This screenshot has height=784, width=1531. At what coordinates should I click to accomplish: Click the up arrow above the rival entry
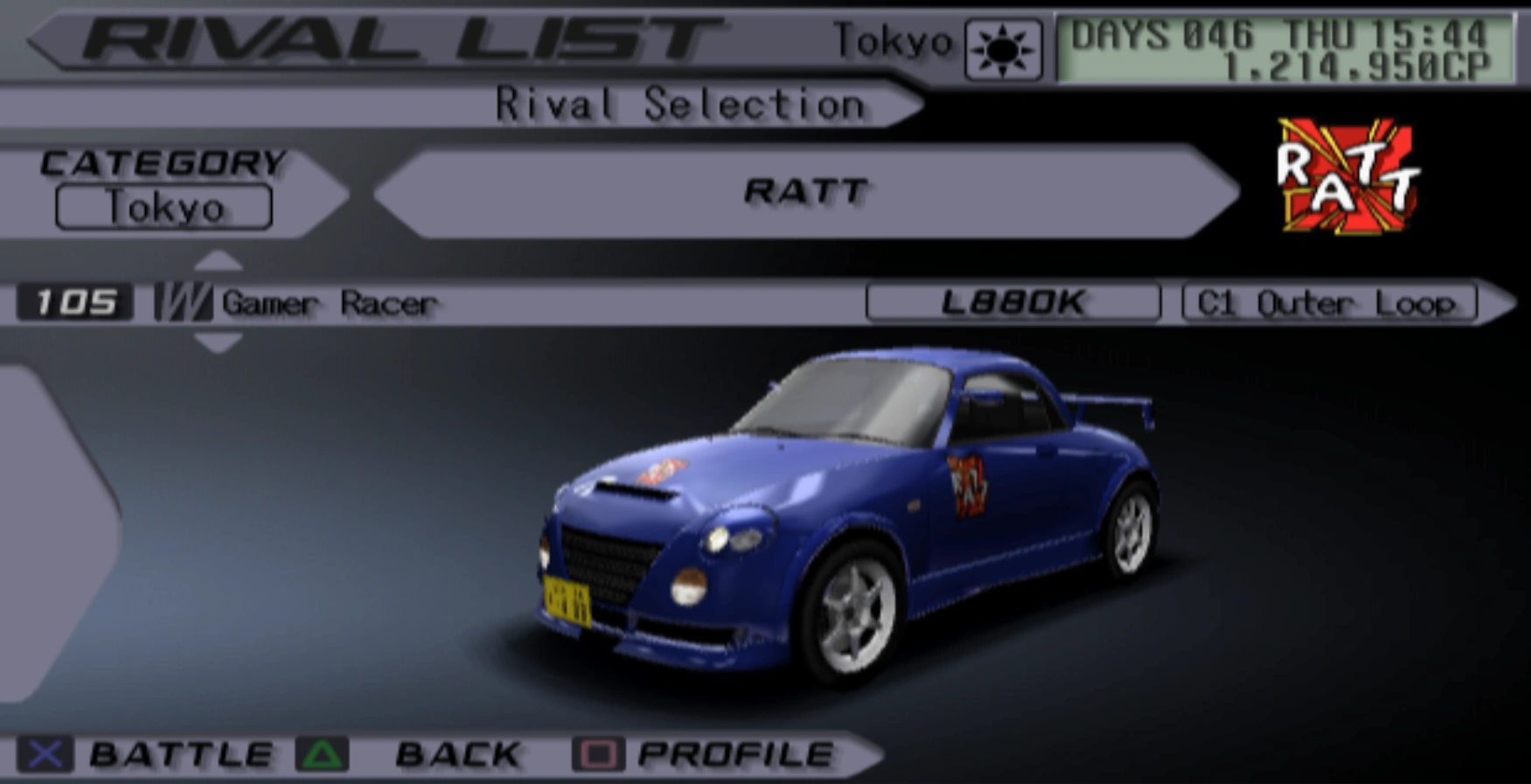click(x=219, y=261)
